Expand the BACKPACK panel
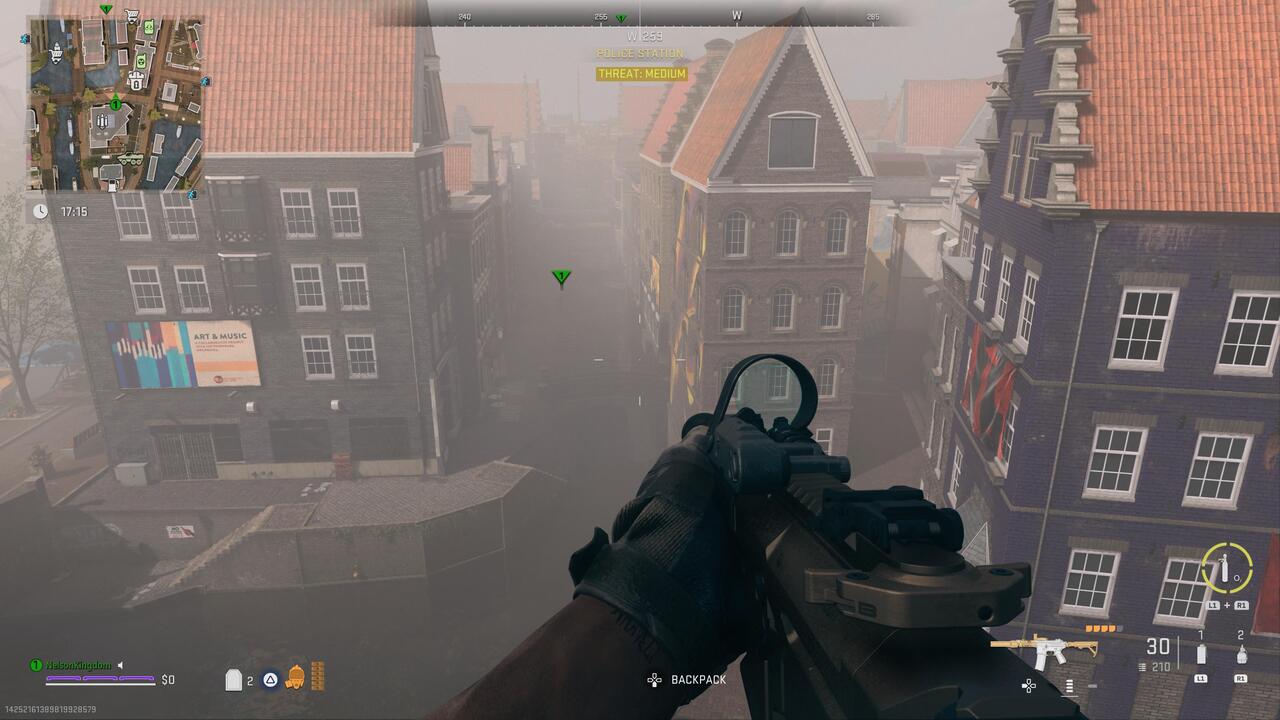 click(x=698, y=680)
